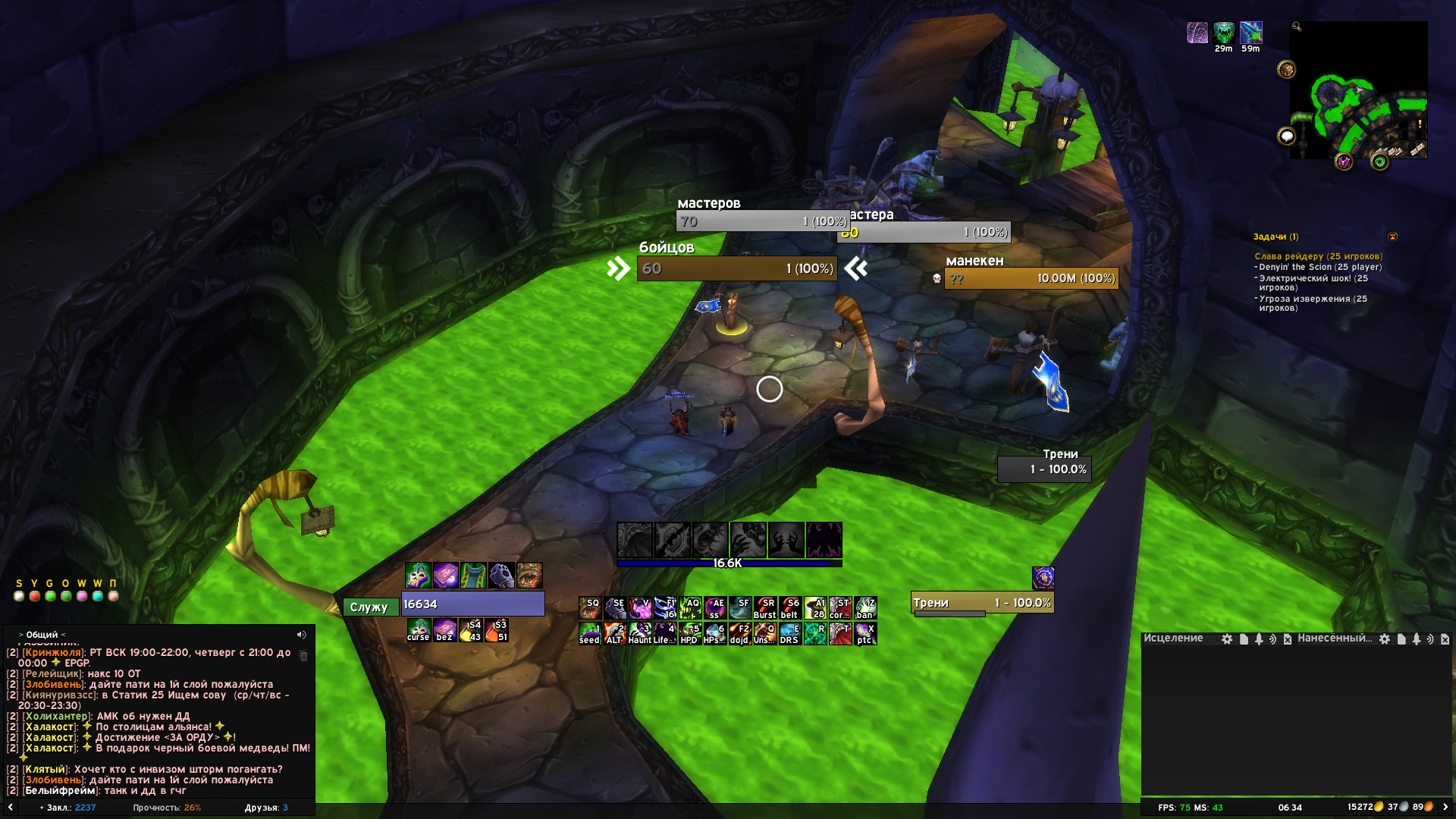This screenshot has width=1456, height=819.
Task: Open the Исцеление meter settings gear
Action: (x=1227, y=639)
